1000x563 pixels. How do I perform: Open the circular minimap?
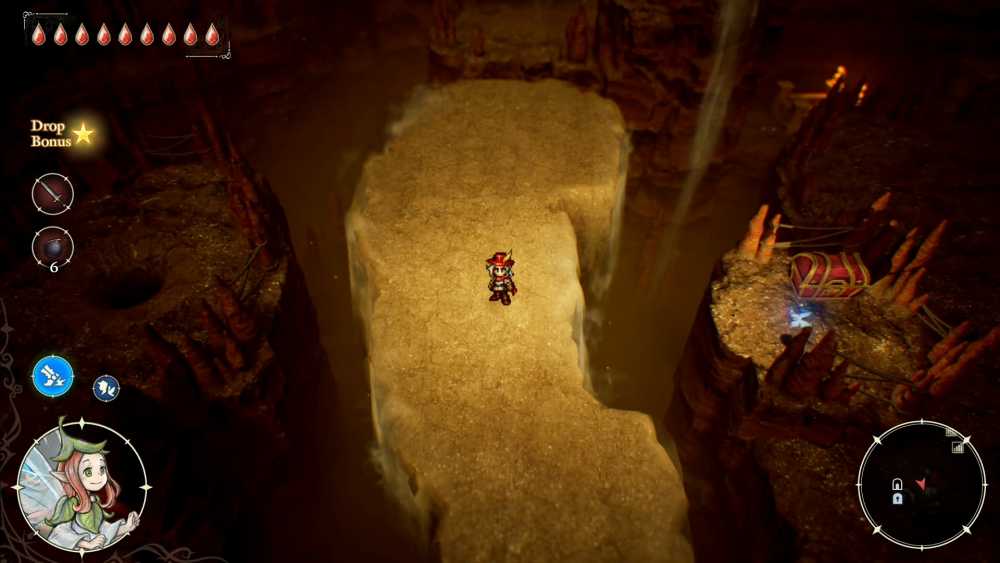click(x=921, y=484)
